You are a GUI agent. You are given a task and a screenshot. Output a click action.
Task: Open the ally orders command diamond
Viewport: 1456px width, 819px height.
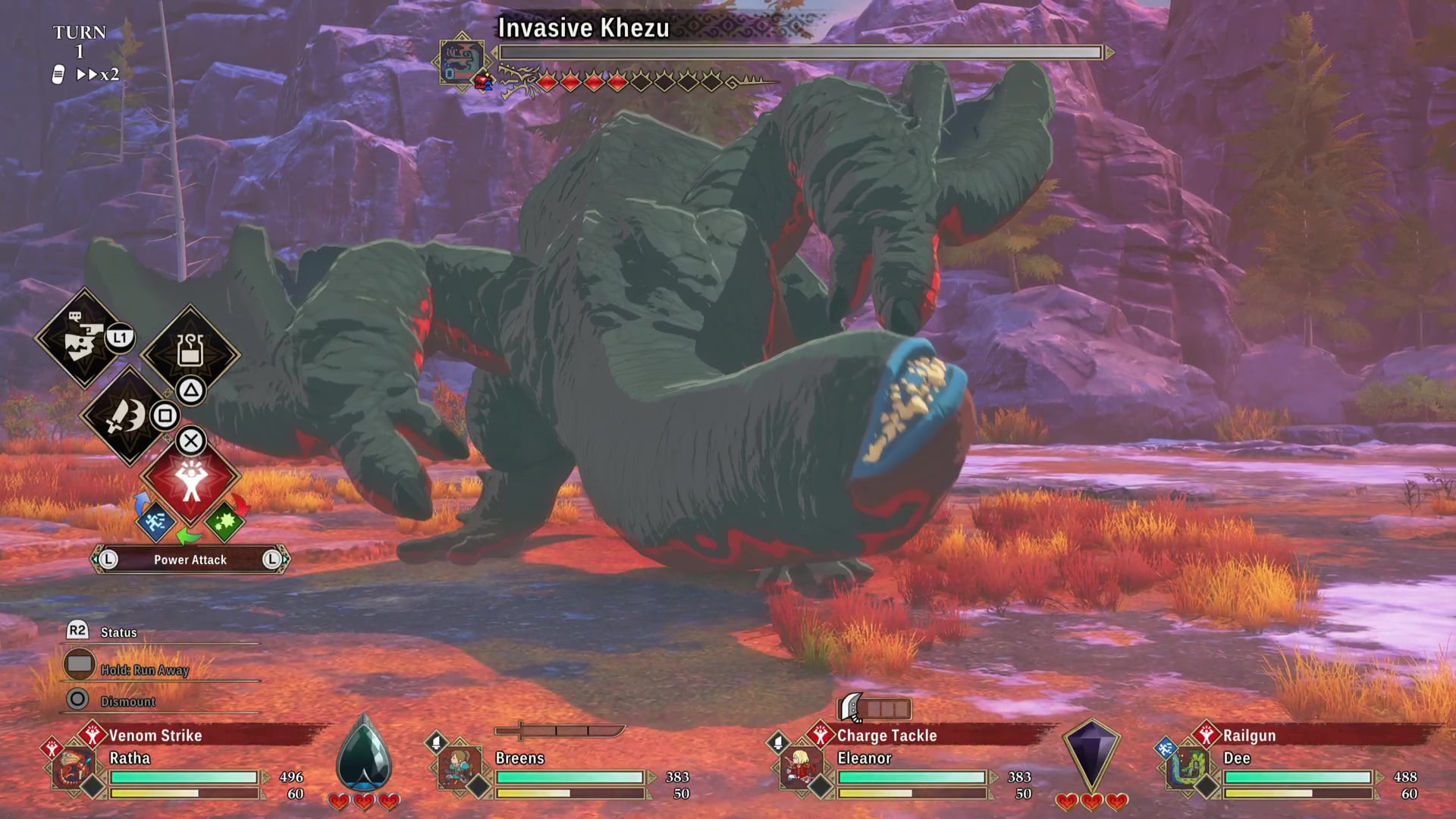tap(83, 338)
